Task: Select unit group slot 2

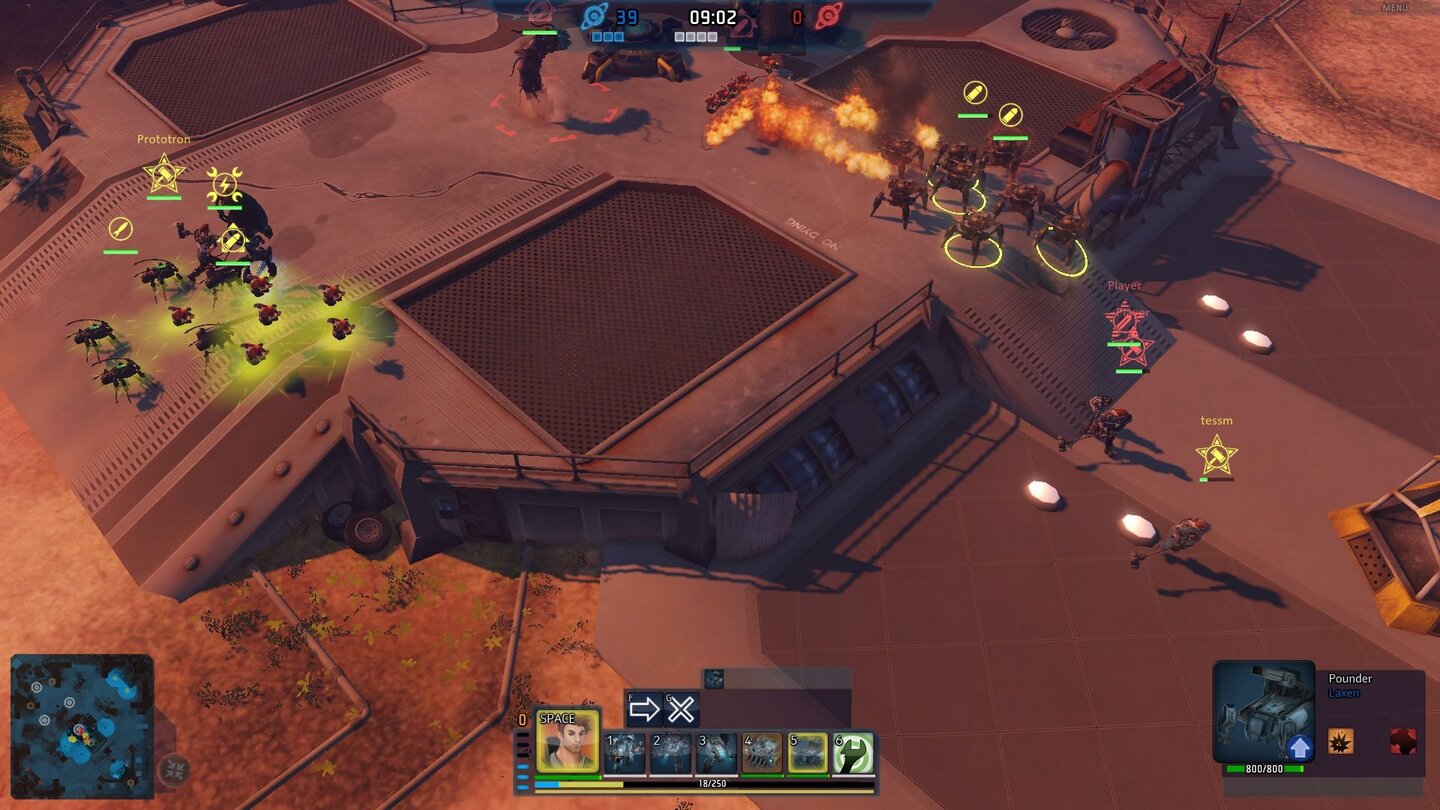Action: pyautogui.click(x=670, y=753)
